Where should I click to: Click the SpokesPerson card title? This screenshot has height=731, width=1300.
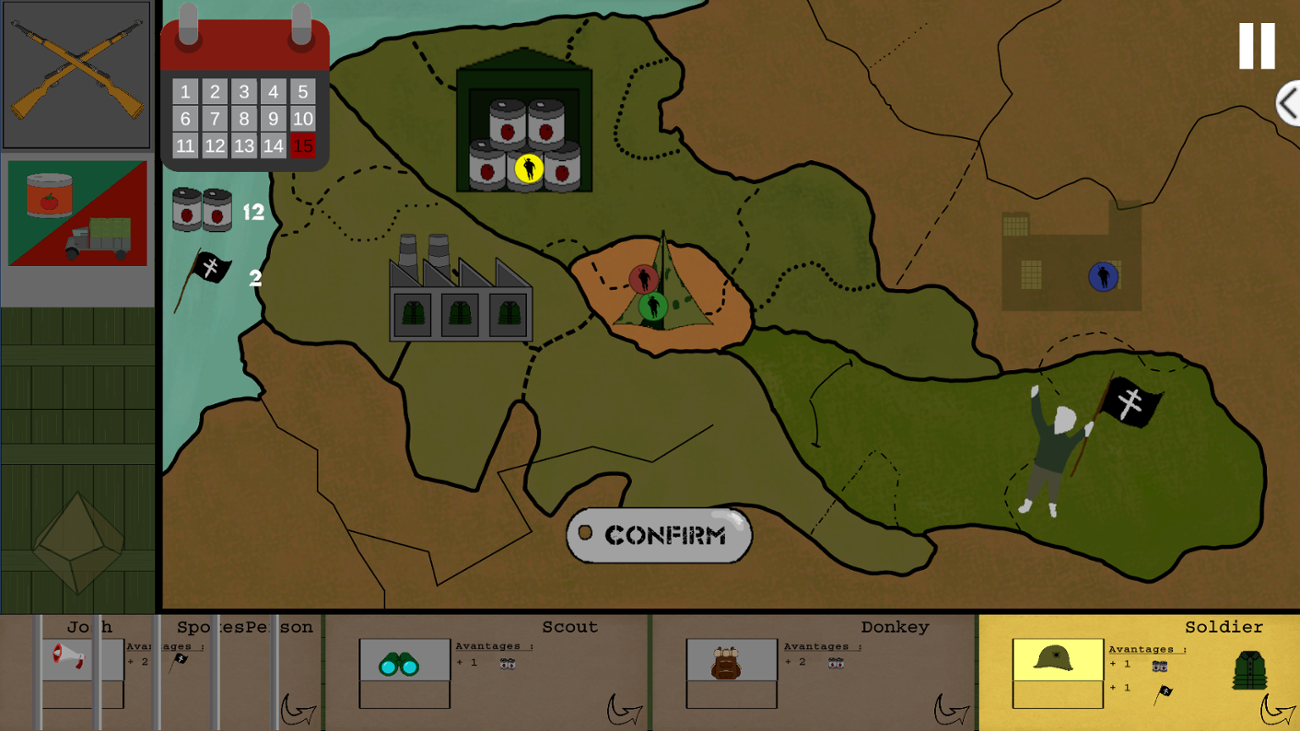coord(243,626)
